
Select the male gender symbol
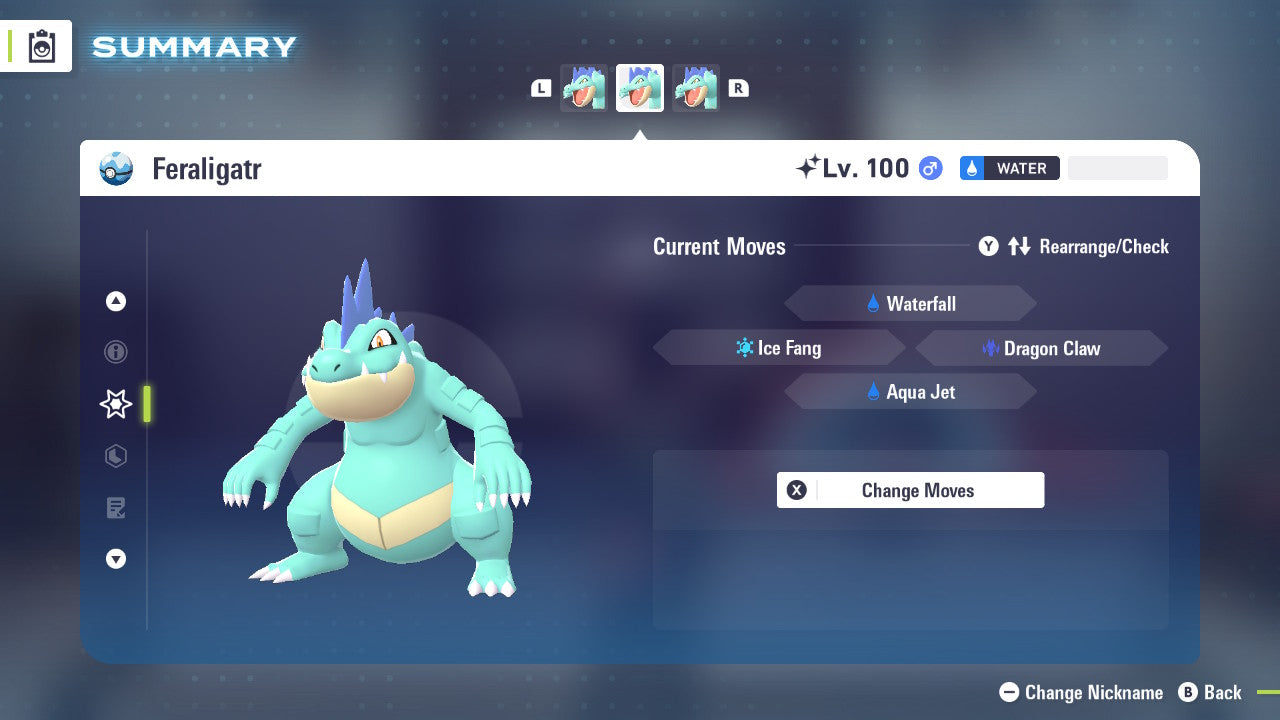coord(929,168)
